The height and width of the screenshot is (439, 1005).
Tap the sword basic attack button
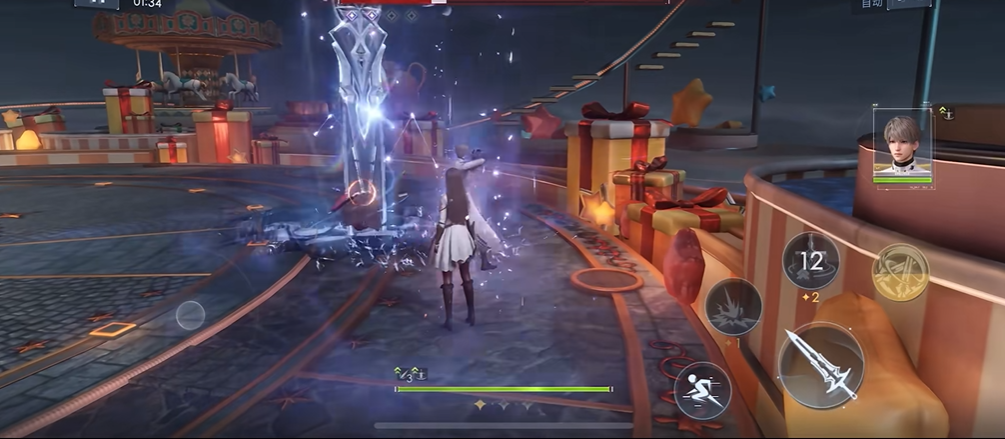coord(820,365)
